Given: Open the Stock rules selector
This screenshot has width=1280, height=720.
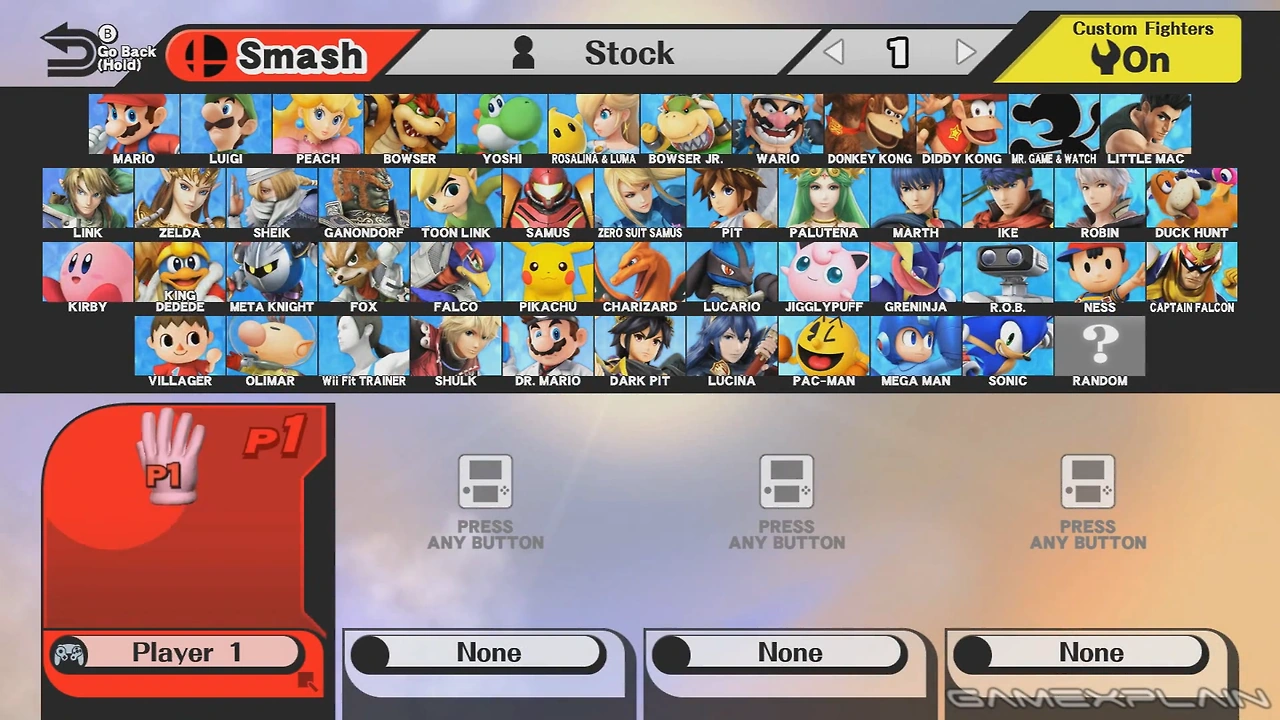Looking at the screenshot, I should pyautogui.click(x=630, y=53).
